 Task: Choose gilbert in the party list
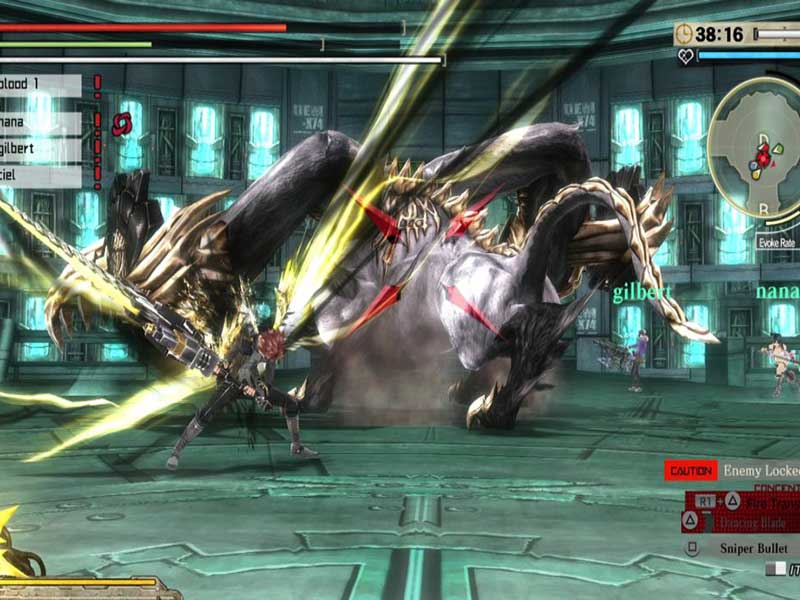coord(38,148)
